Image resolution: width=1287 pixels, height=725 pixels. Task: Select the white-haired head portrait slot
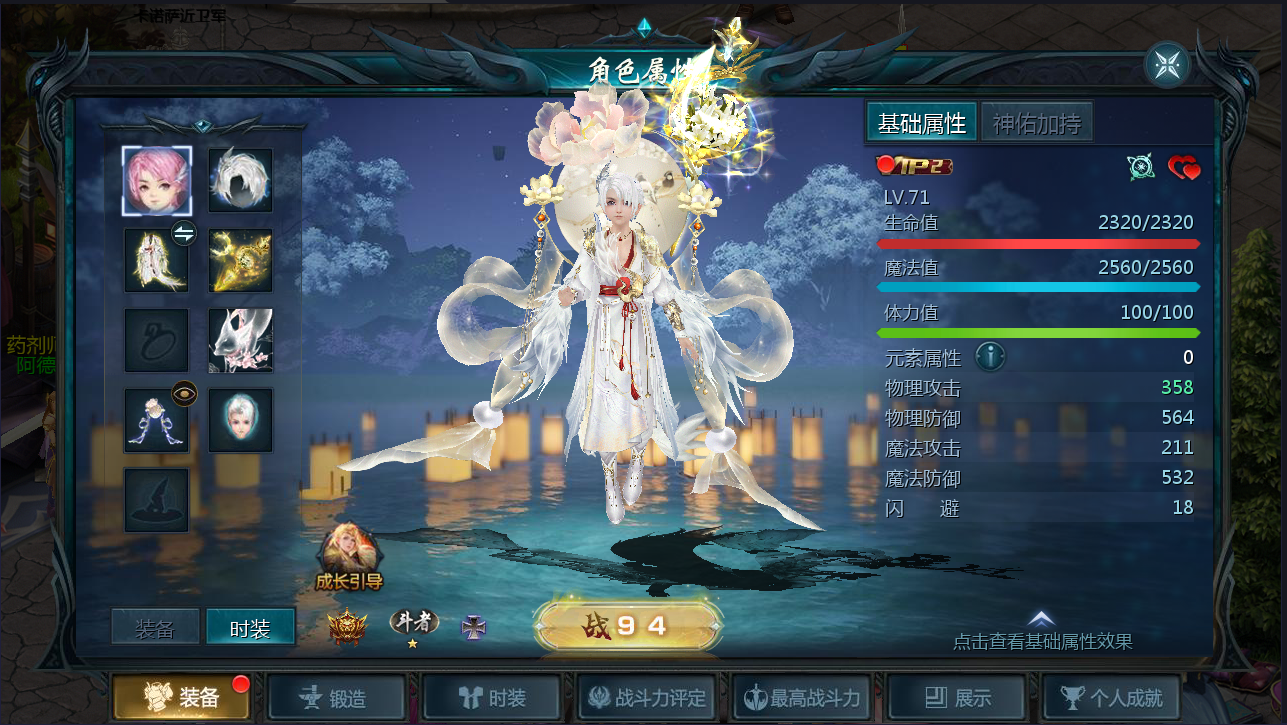point(240,420)
